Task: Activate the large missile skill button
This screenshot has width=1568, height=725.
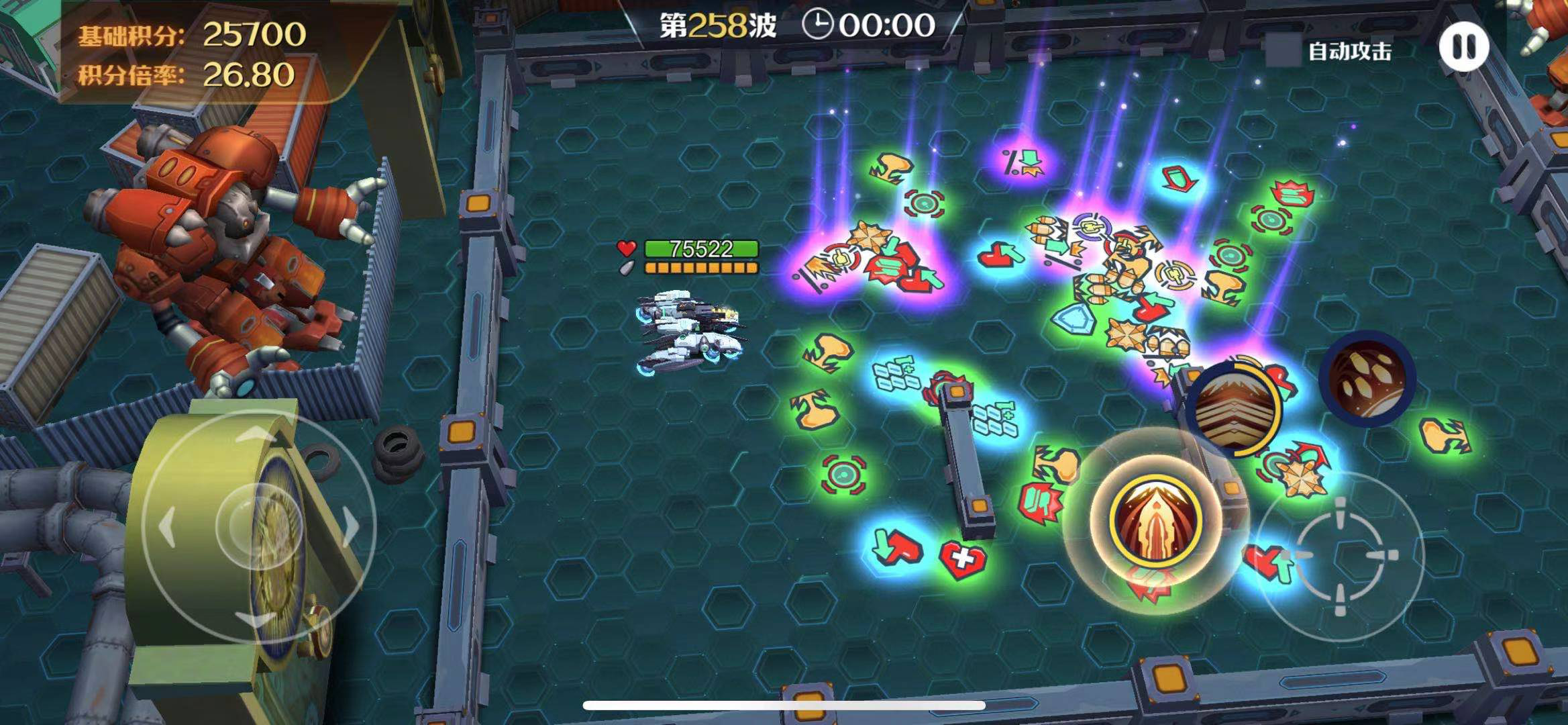Action: (1155, 521)
